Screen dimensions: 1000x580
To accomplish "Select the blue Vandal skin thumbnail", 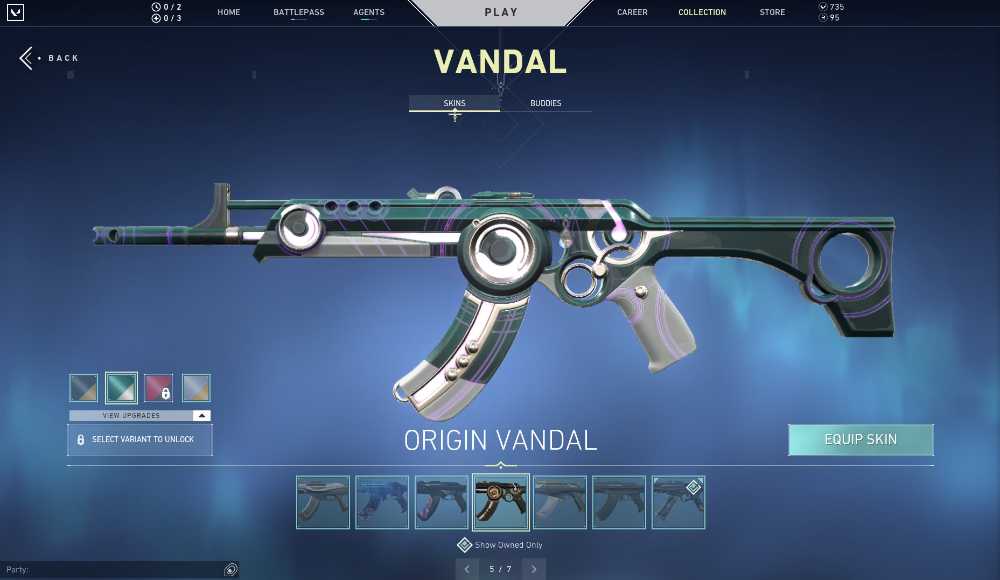I will click(x=382, y=502).
